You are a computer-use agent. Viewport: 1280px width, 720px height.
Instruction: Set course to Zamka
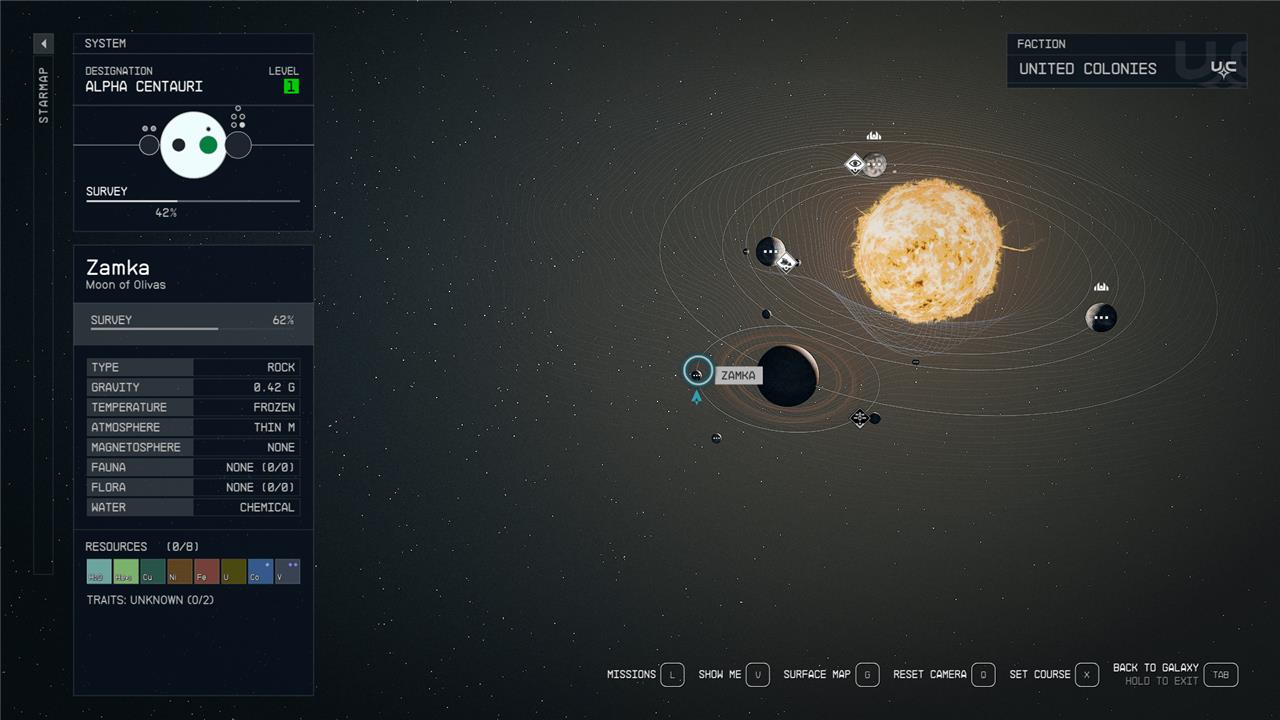(1086, 675)
